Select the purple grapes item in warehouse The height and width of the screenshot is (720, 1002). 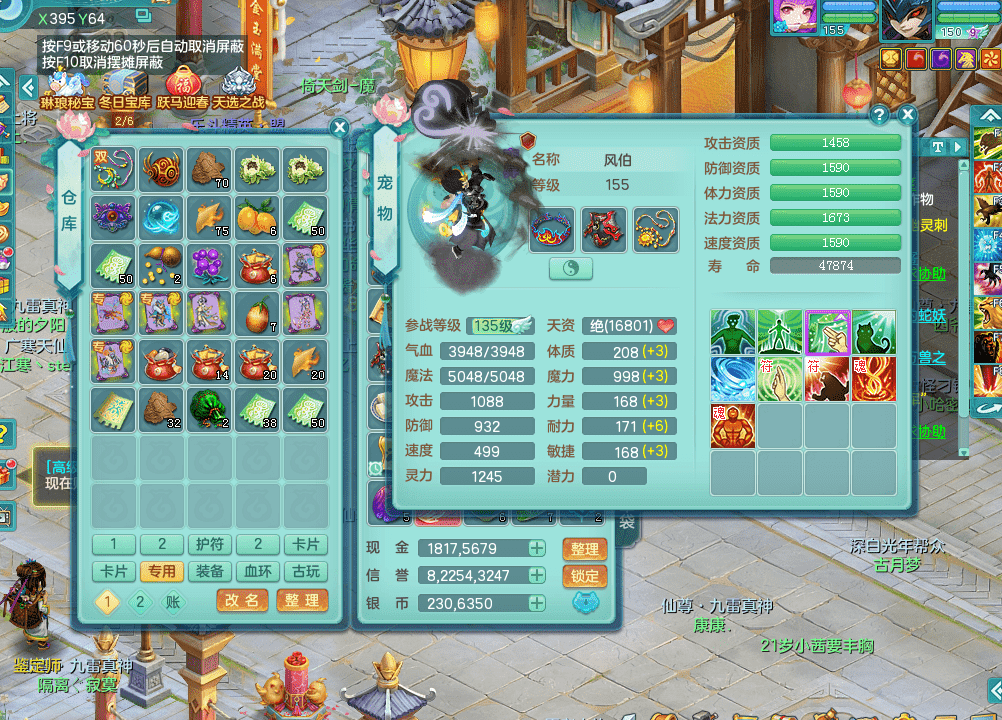click(x=209, y=264)
